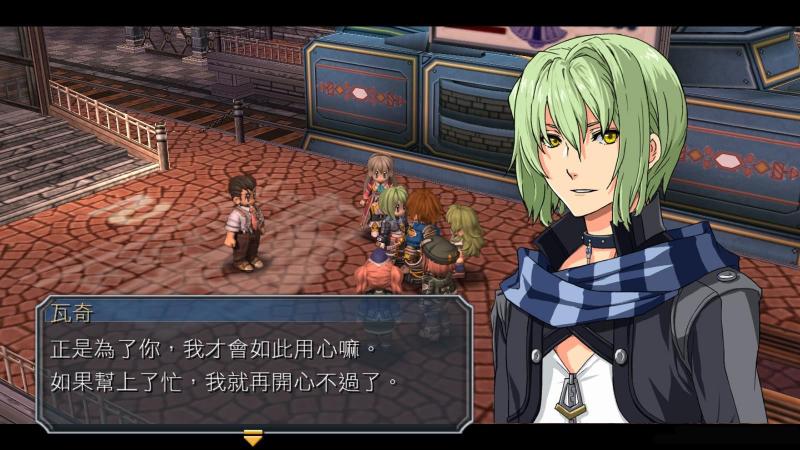Image resolution: width=800 pixels, height=450 pixels.
Task: Click Wazy's dialogue text box to advance
Action: tap(252, 366)
